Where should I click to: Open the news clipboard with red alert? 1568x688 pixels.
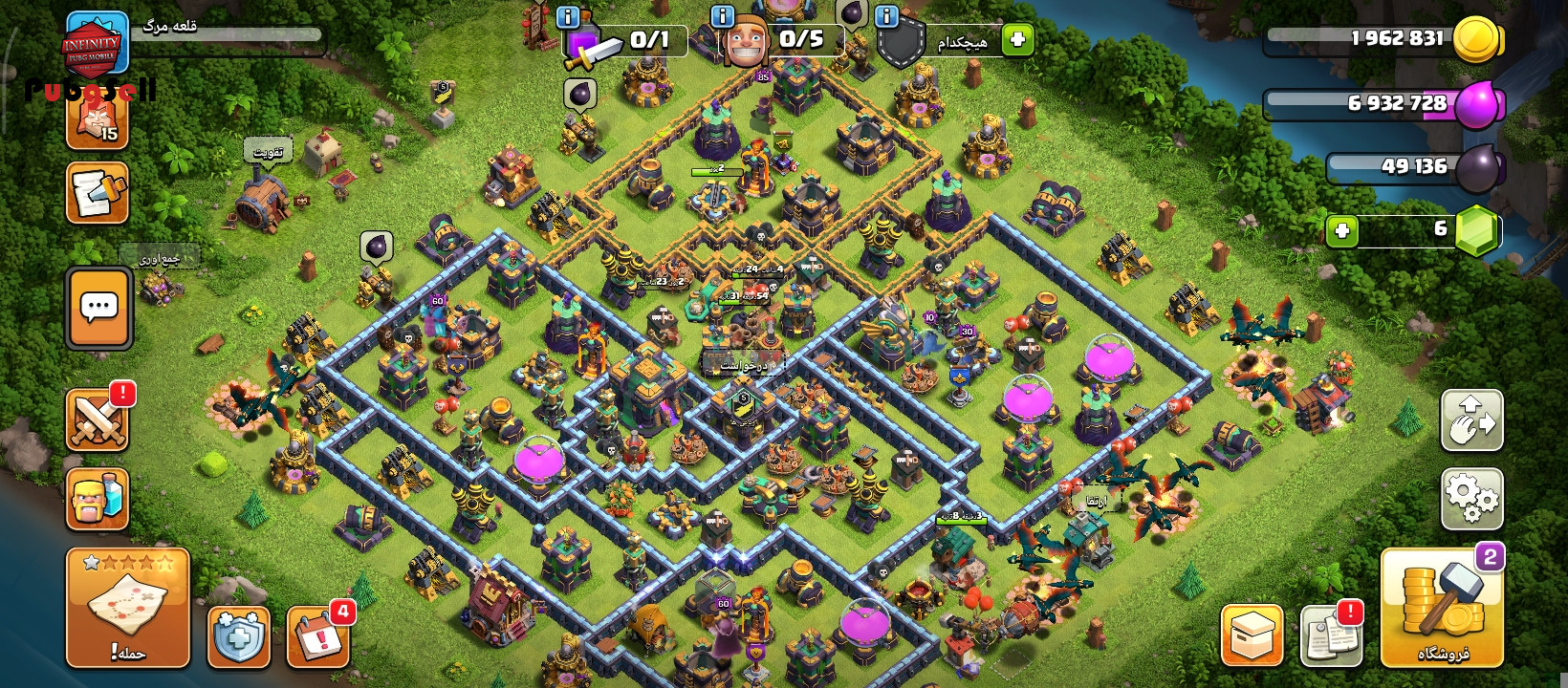pos(1331,635)
